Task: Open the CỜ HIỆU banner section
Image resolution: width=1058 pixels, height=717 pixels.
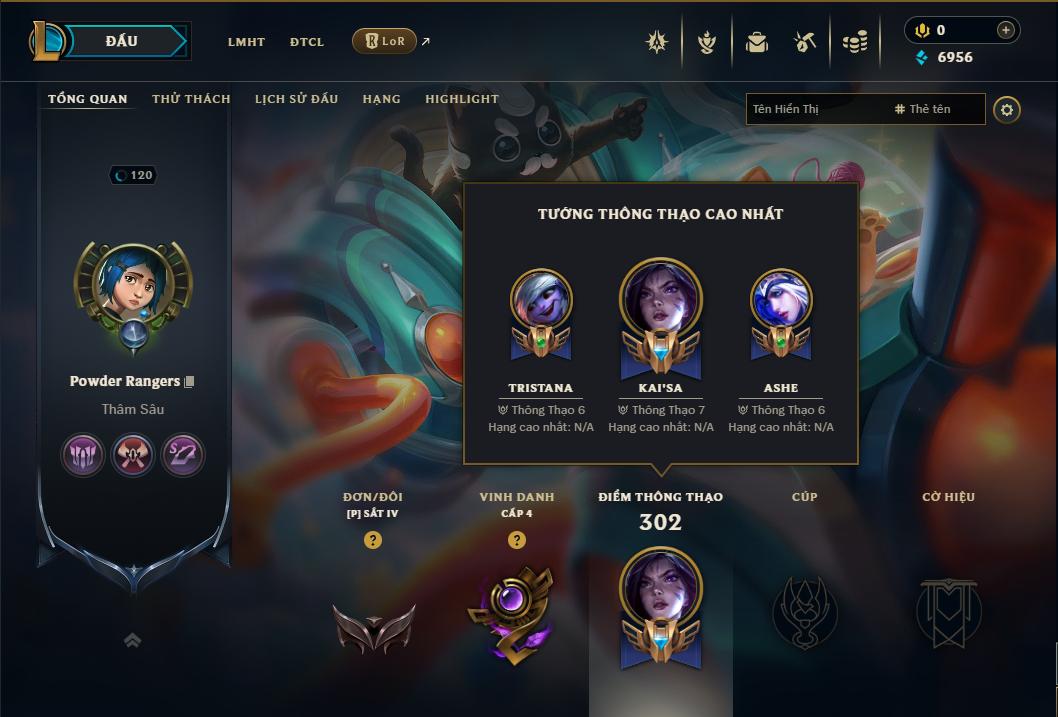Action: click(x=948, y=610)
